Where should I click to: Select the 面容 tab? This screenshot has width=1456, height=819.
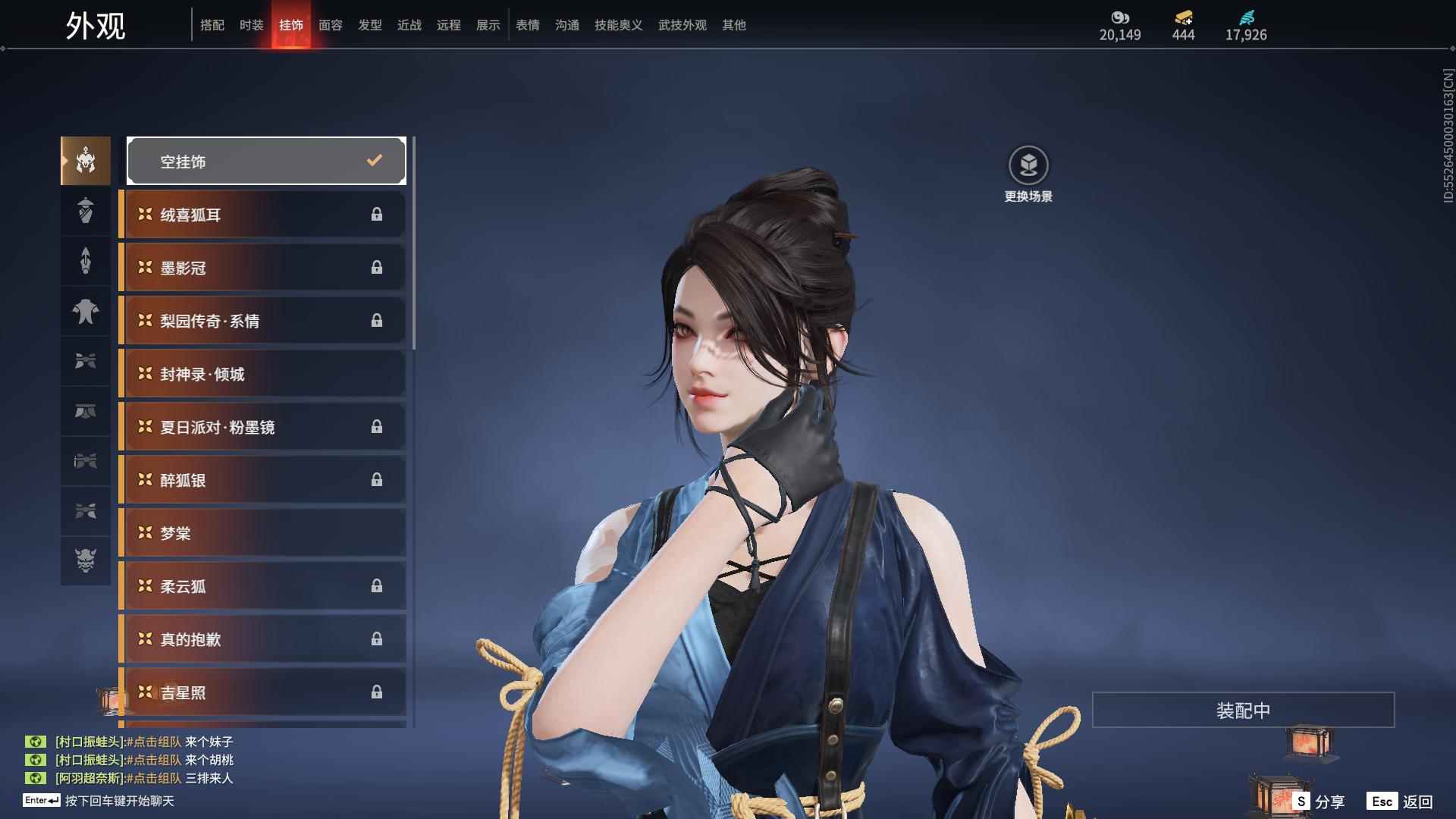[331, 25]
